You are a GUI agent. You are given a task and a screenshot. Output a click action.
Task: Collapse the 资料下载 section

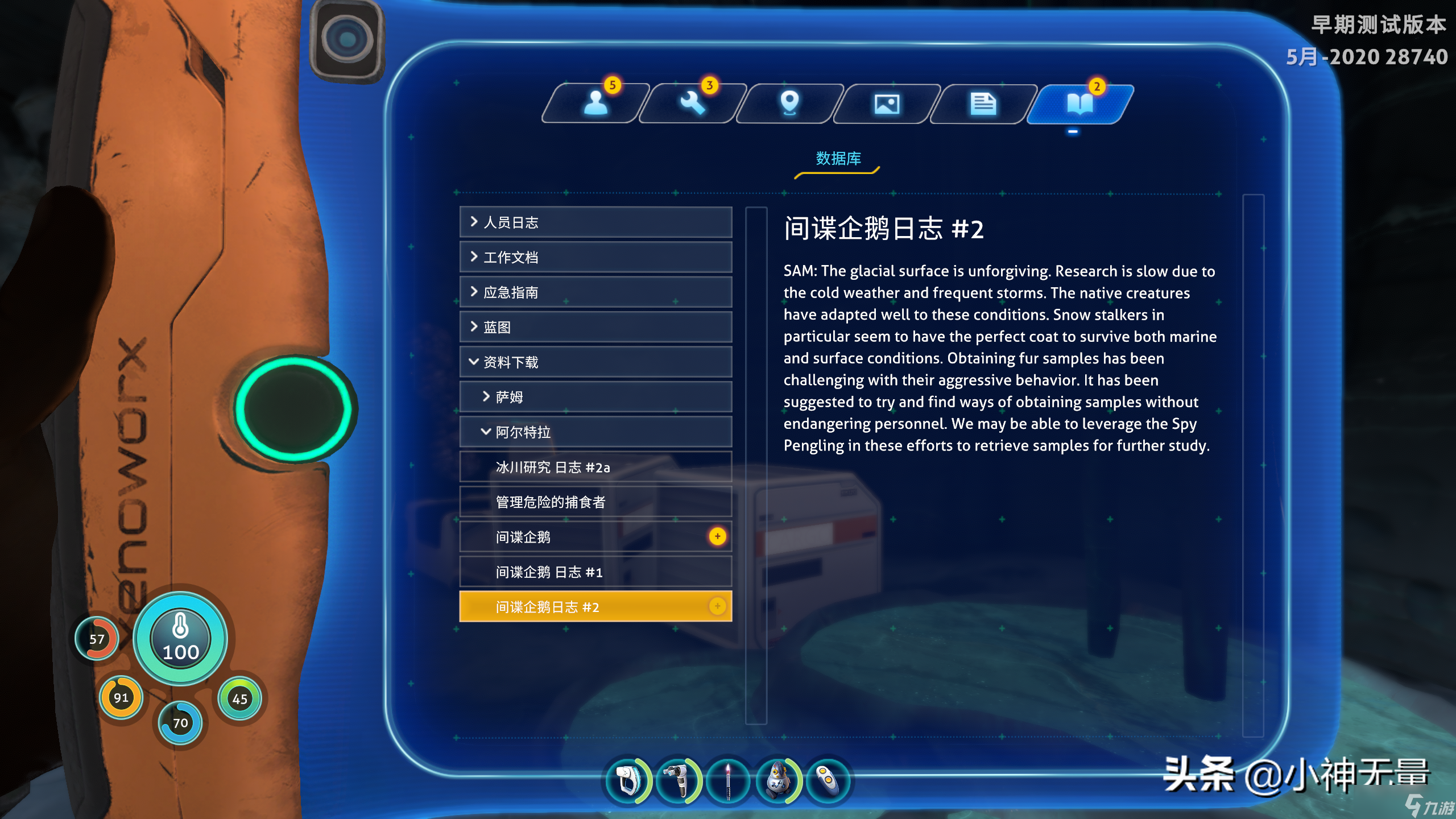[x=595, y=362]
